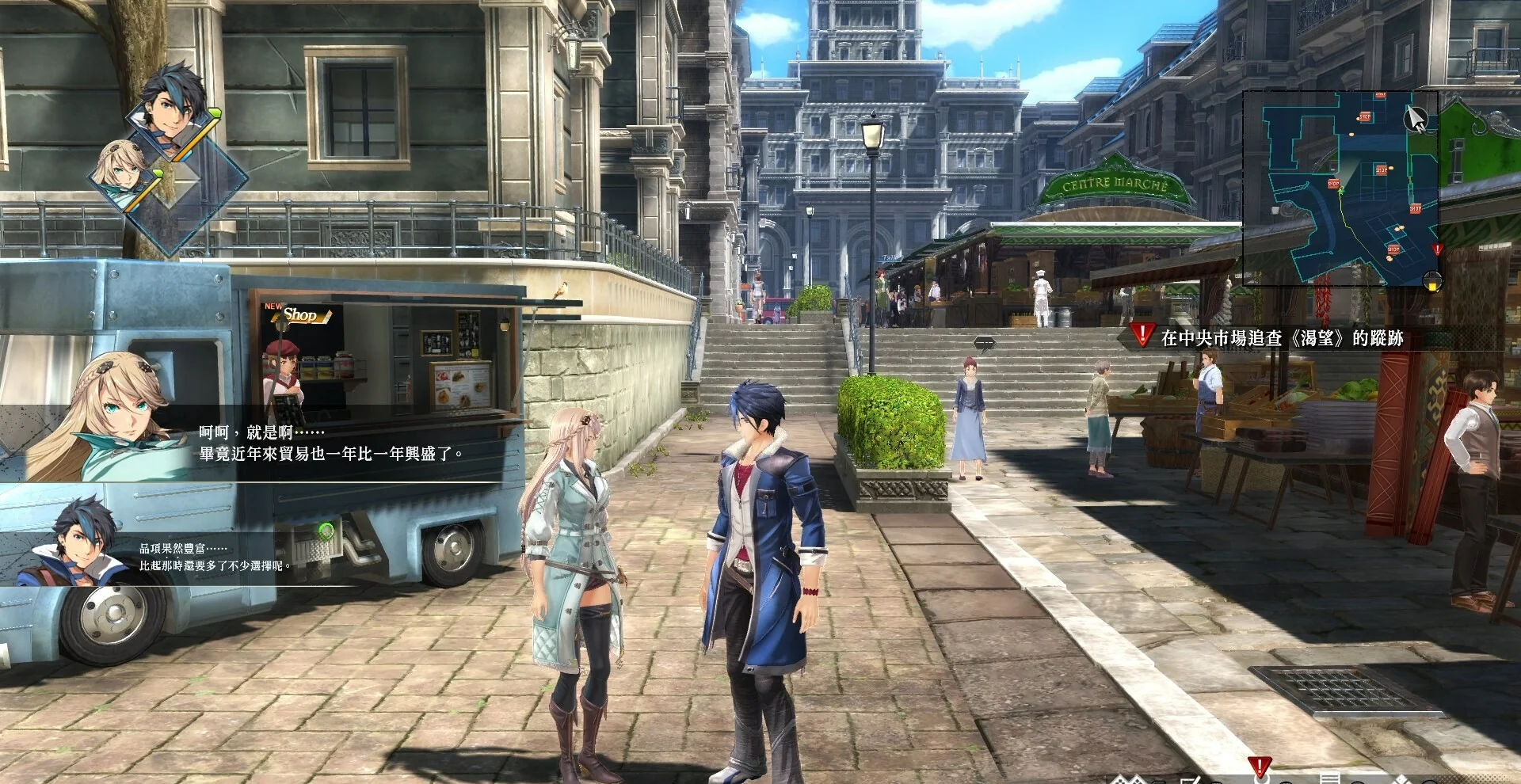Click the speech bubble icon above the woman
Viewport: 1521px width, 784px height.
click(984, 343)
